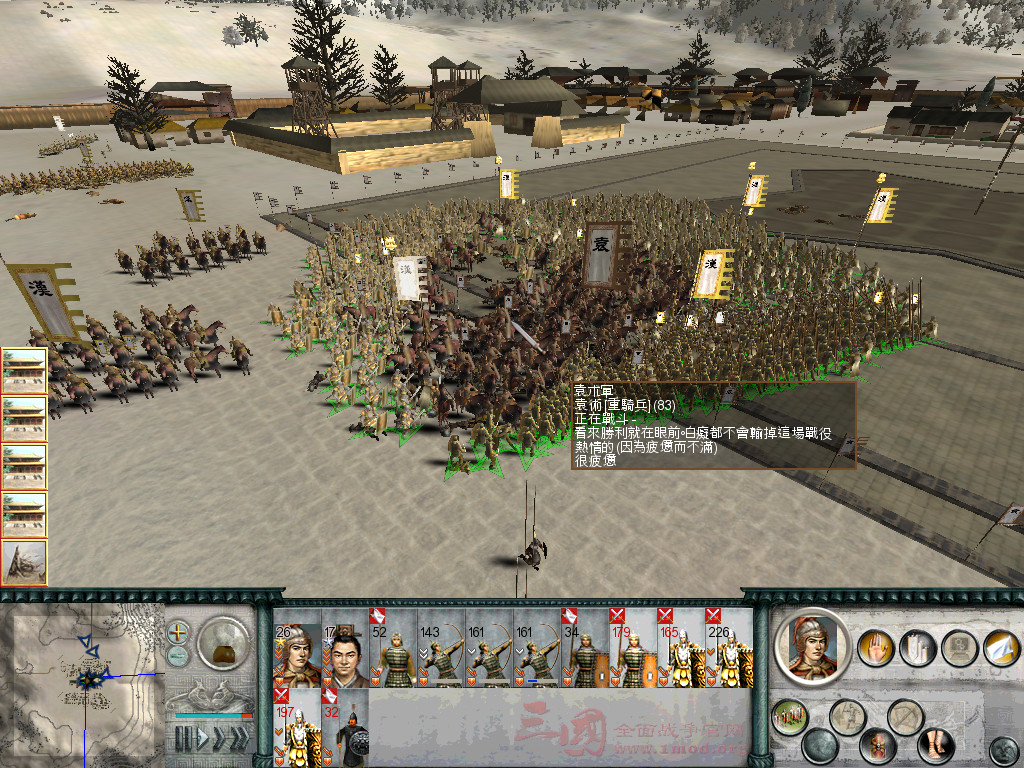
Task: Select the golden armored unit card numbered 226
Action: coord(729,648)
